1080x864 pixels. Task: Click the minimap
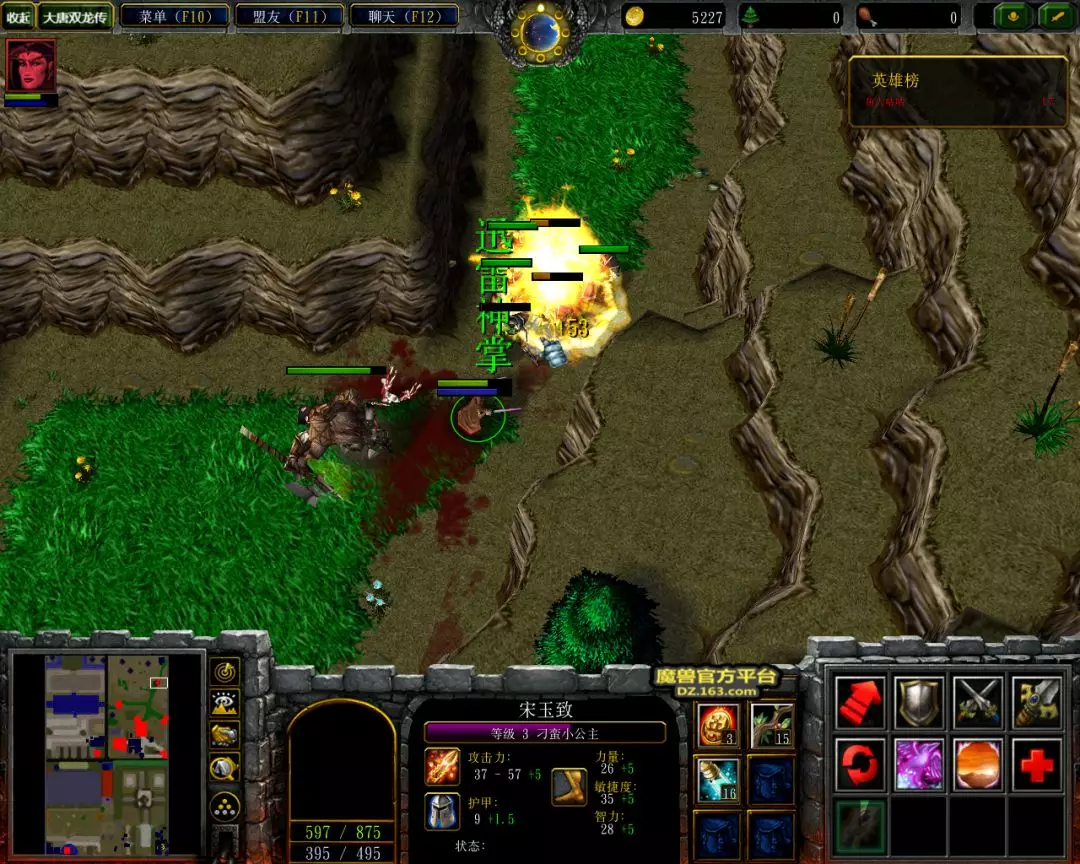106,752
